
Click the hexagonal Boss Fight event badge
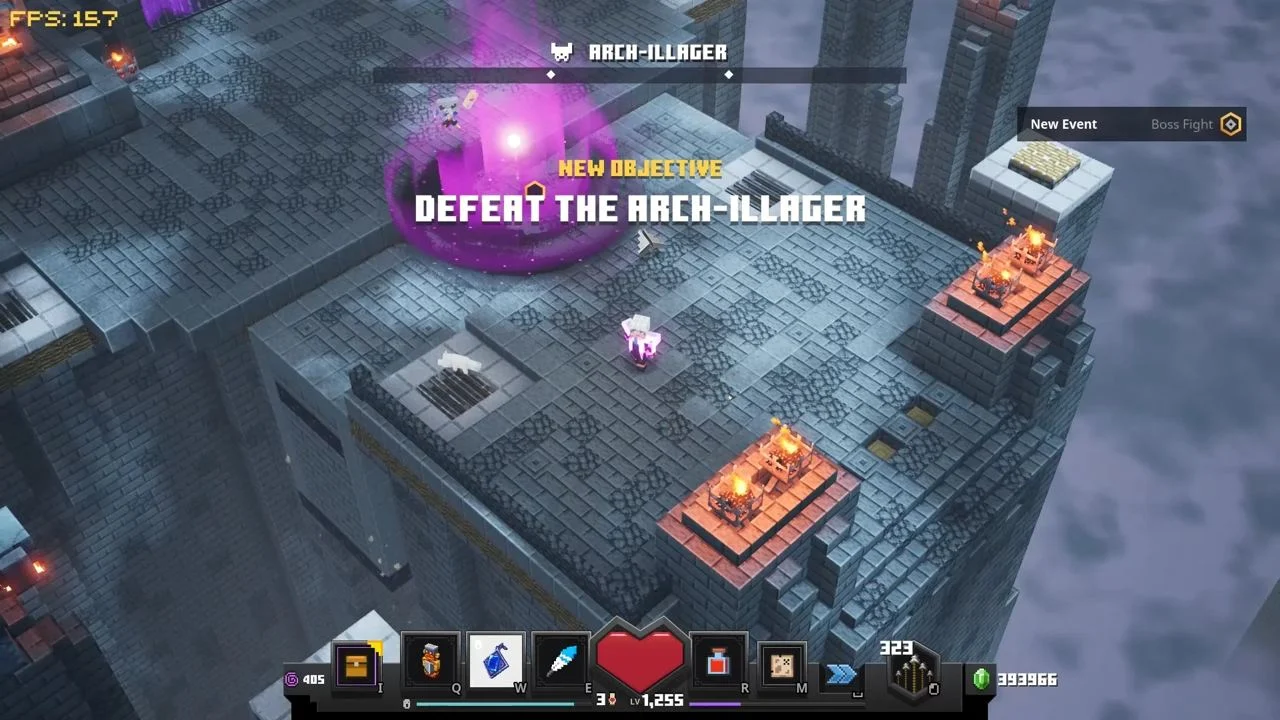pos(1232,123)
